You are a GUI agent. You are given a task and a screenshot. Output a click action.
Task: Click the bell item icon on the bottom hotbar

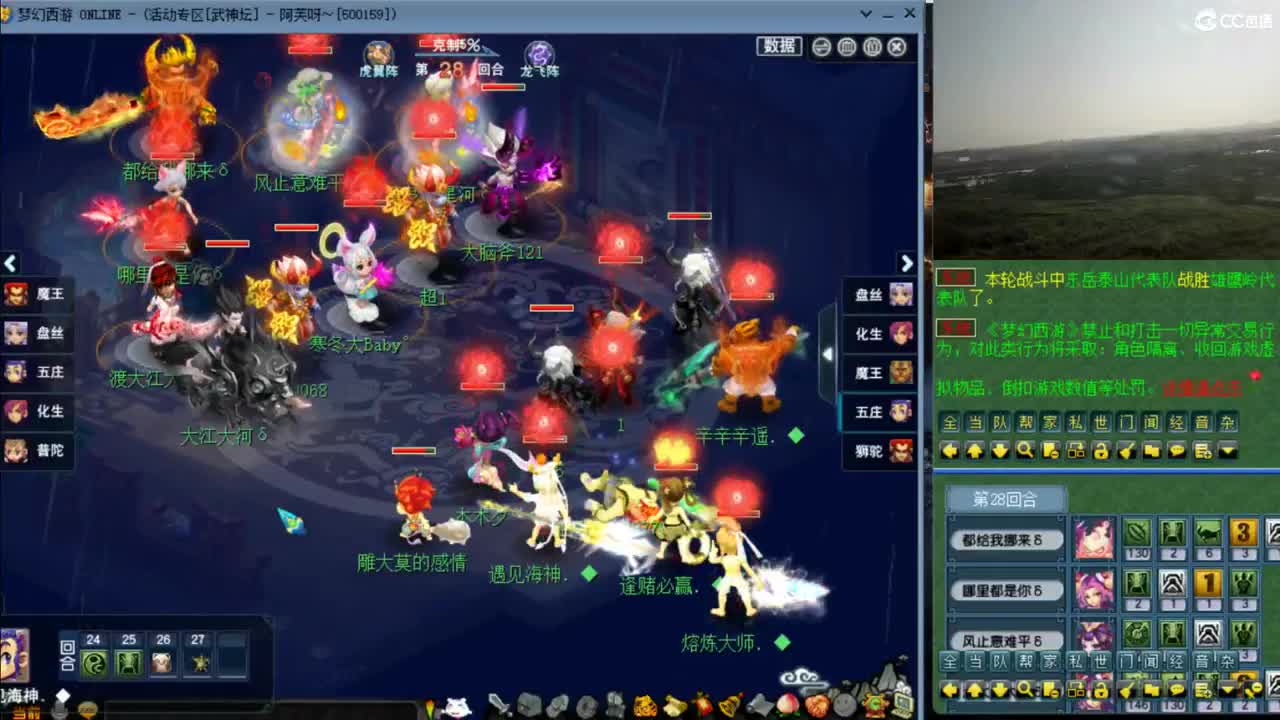[x=727, y=705]
